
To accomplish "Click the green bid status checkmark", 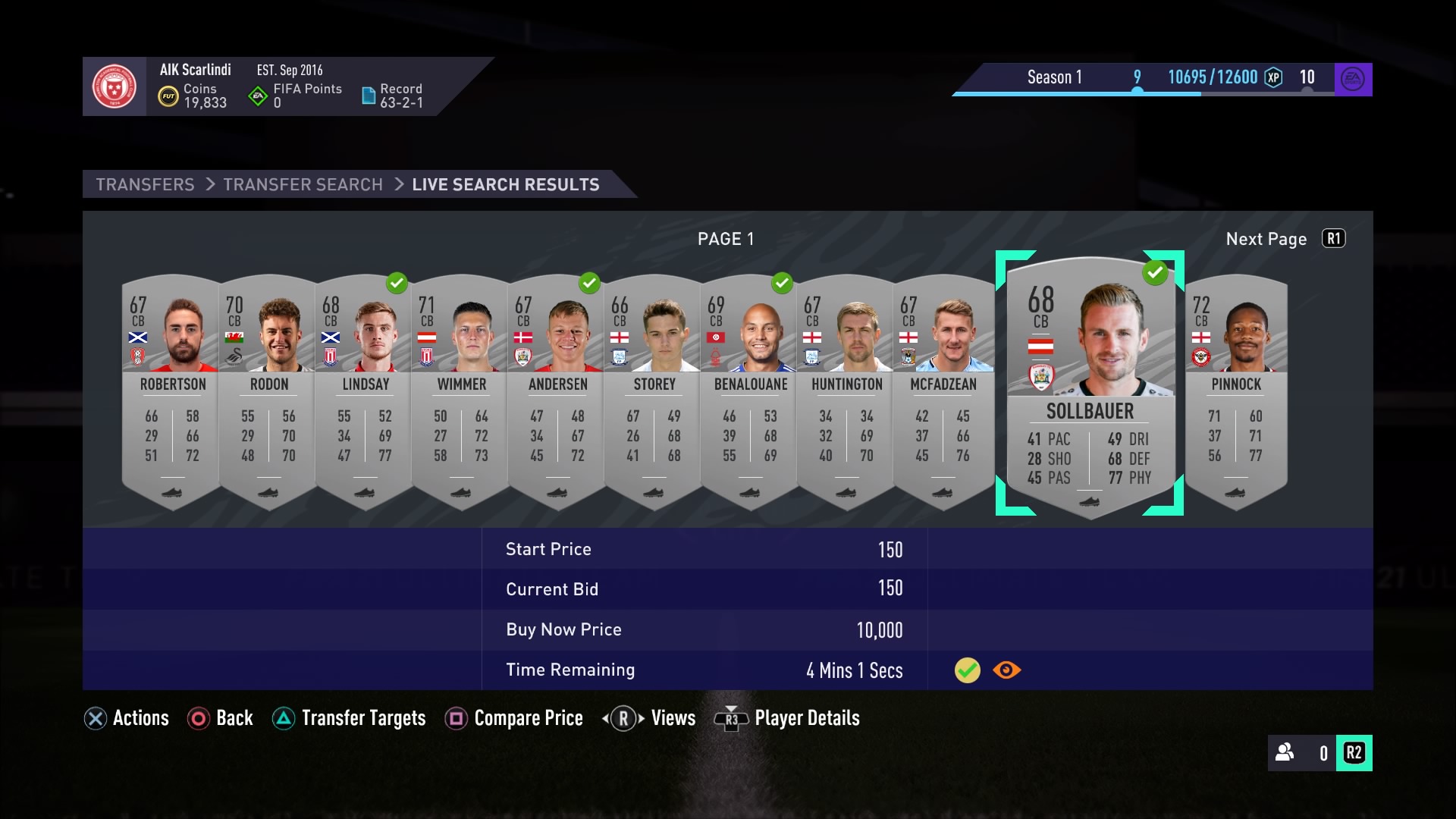I will pyautogui.click(x=967, y=670).
